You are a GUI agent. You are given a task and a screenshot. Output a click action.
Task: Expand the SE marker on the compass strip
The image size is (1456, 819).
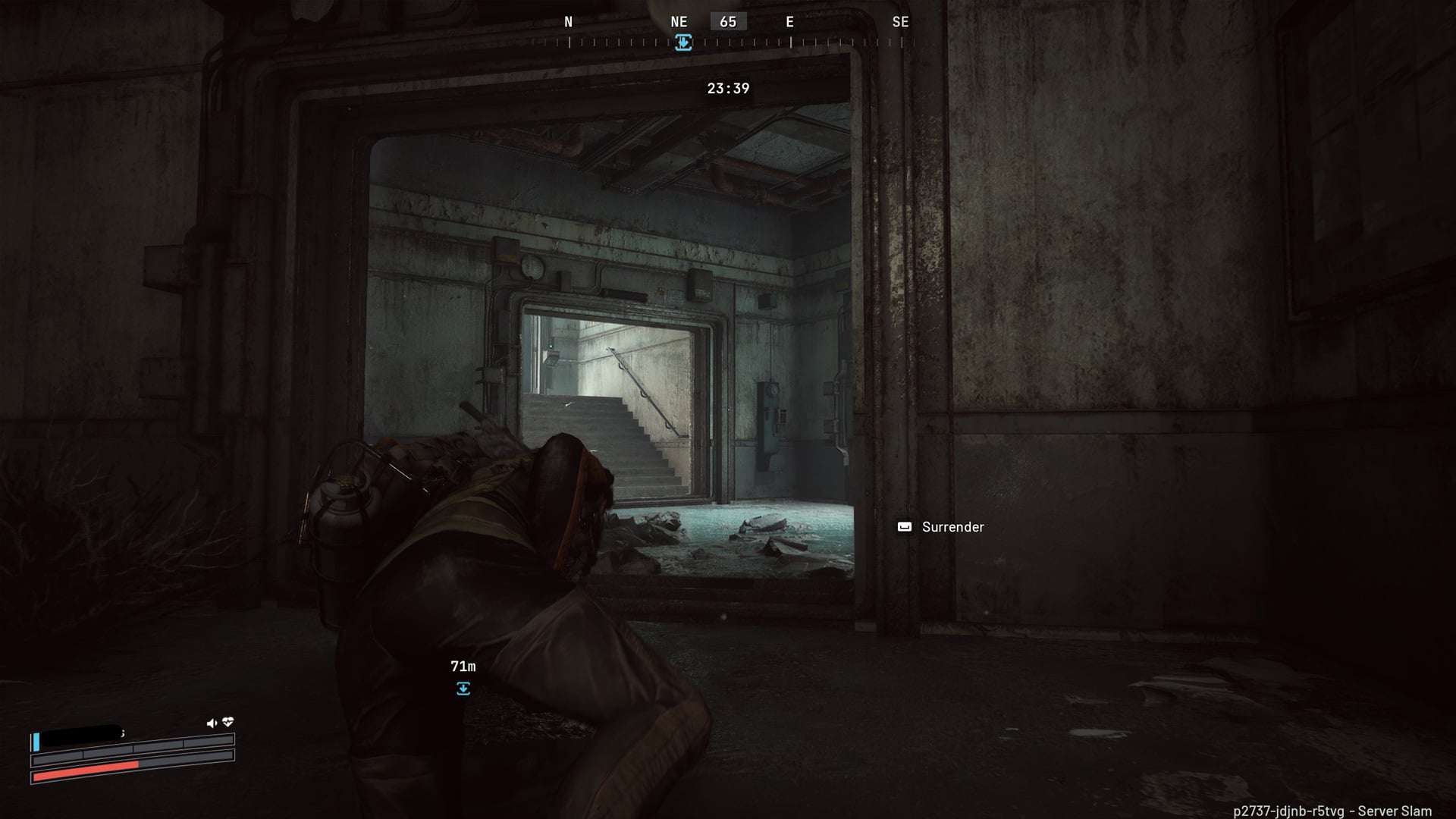tap(901, 22)
